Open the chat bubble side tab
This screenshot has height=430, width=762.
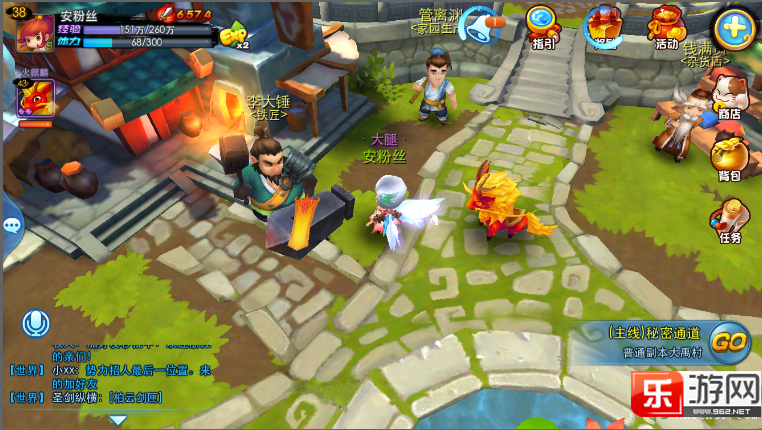tap(11, 225)
